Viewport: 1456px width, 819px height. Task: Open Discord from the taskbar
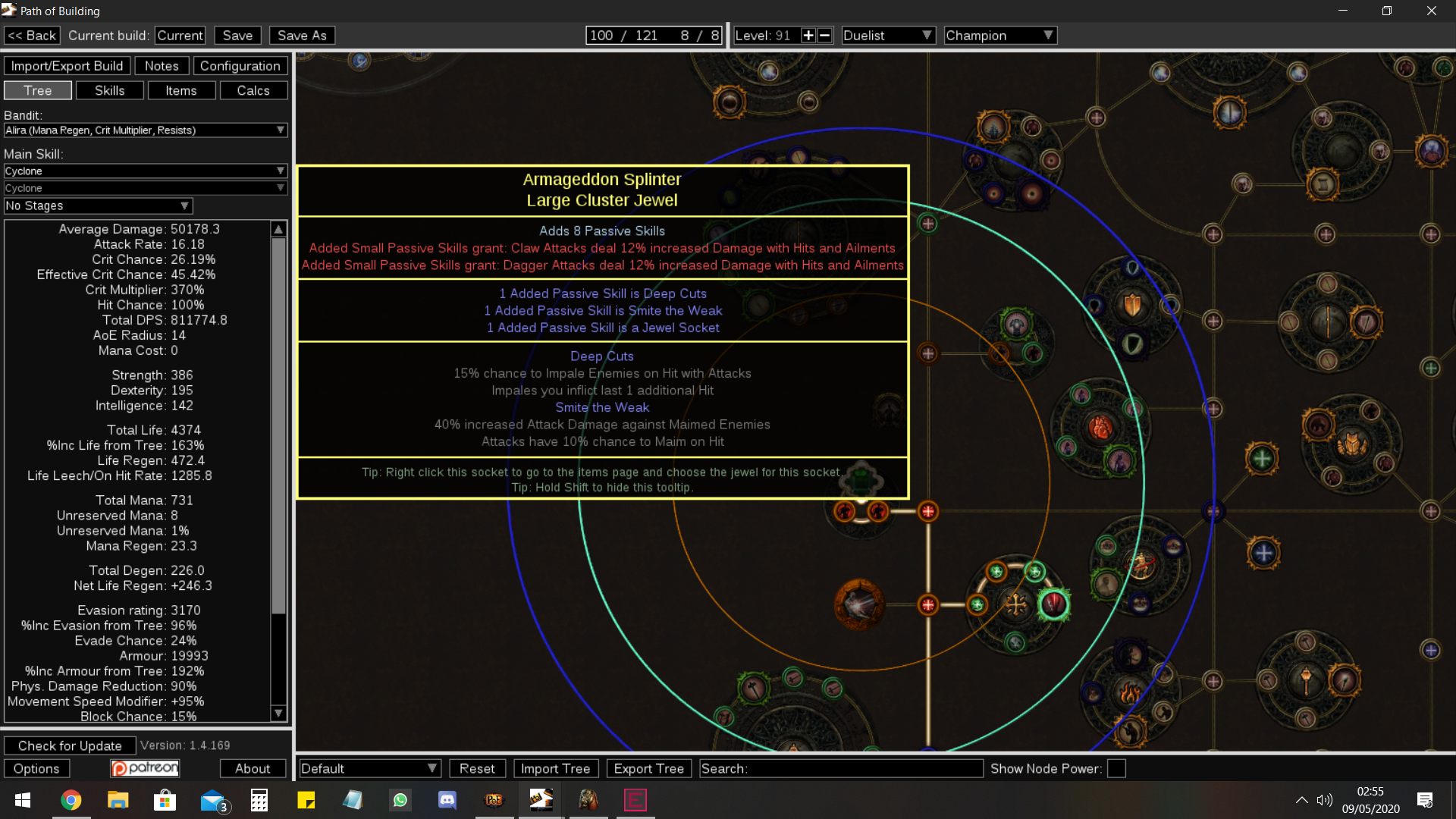(447, 799)
